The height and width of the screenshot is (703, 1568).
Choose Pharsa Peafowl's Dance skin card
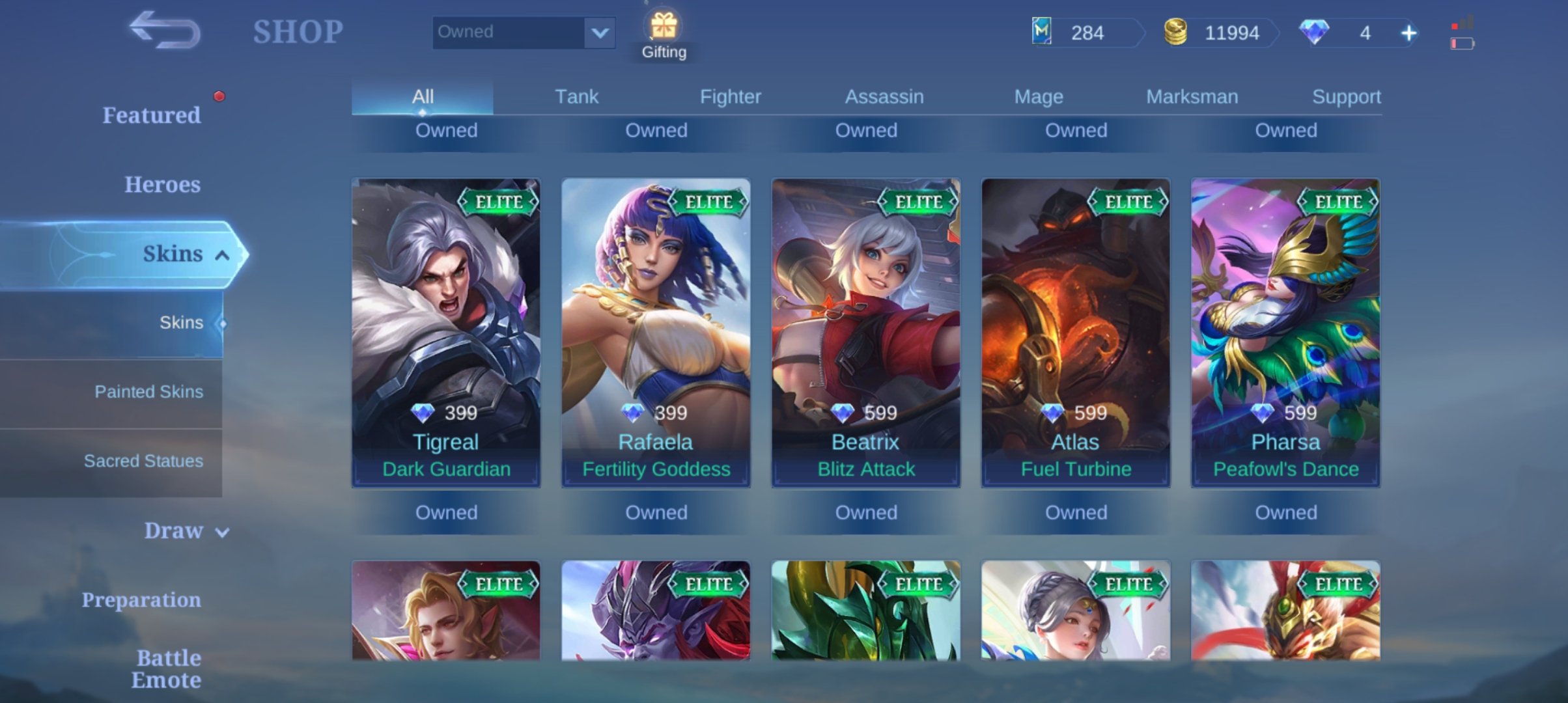[x=1285, y=332]
